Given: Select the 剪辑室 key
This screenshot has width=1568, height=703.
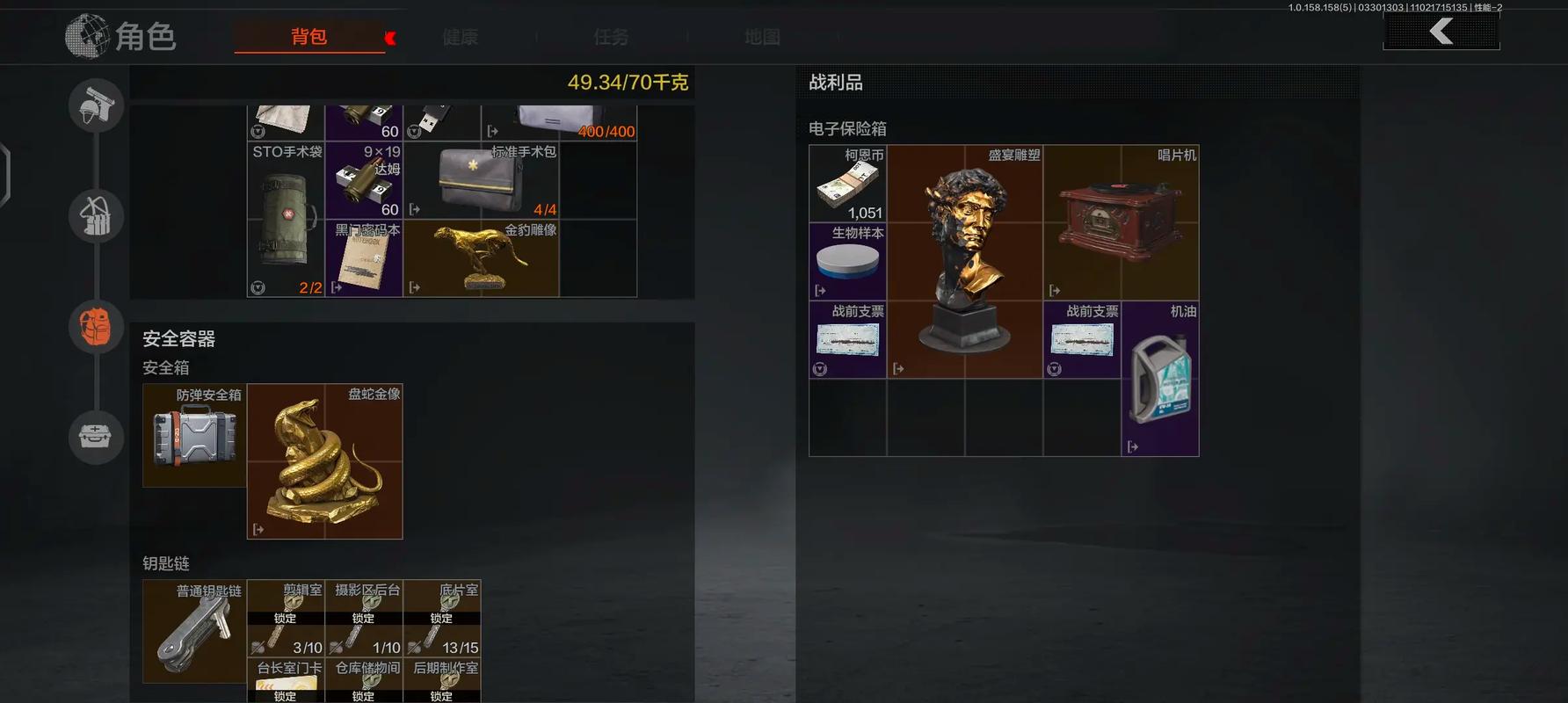Looking at the screenshot, I should 286,618.
